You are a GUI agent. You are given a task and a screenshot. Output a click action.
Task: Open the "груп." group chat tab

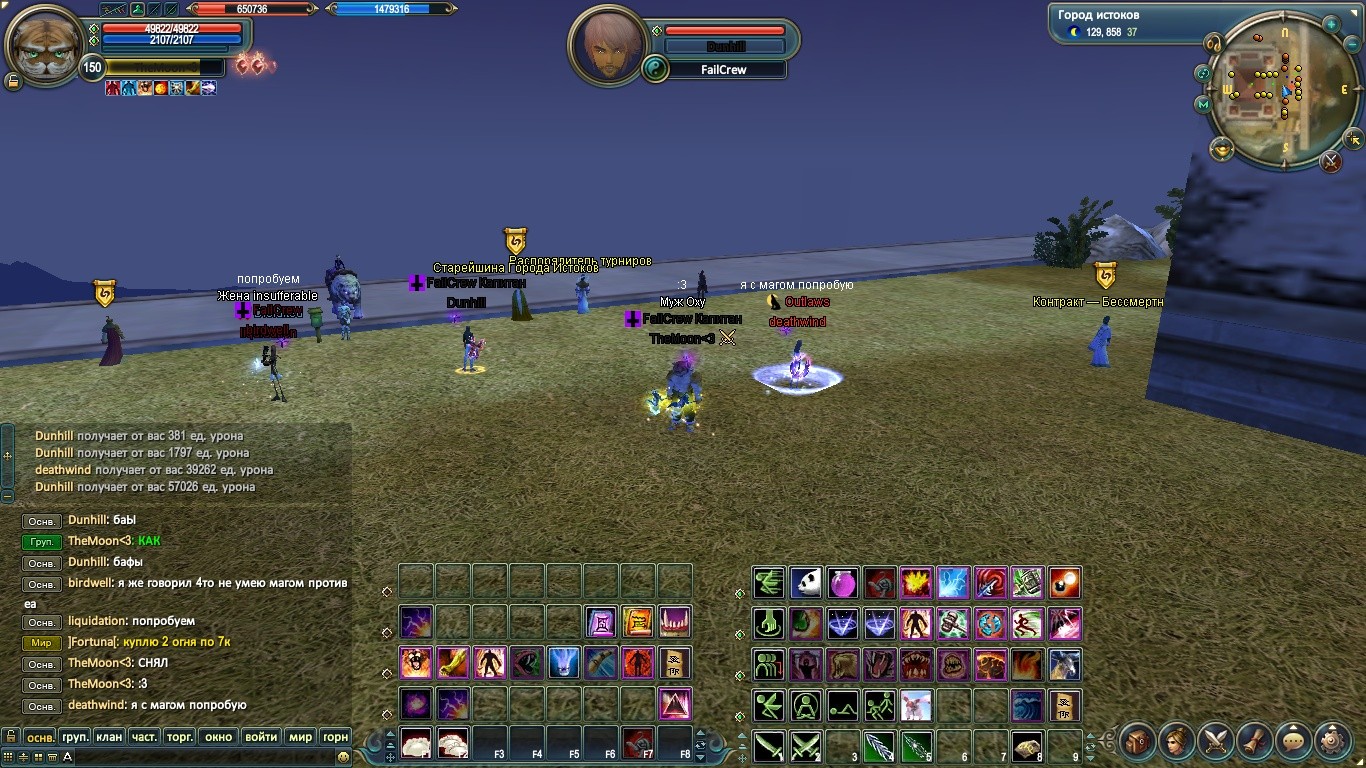[x=75, y=737]
